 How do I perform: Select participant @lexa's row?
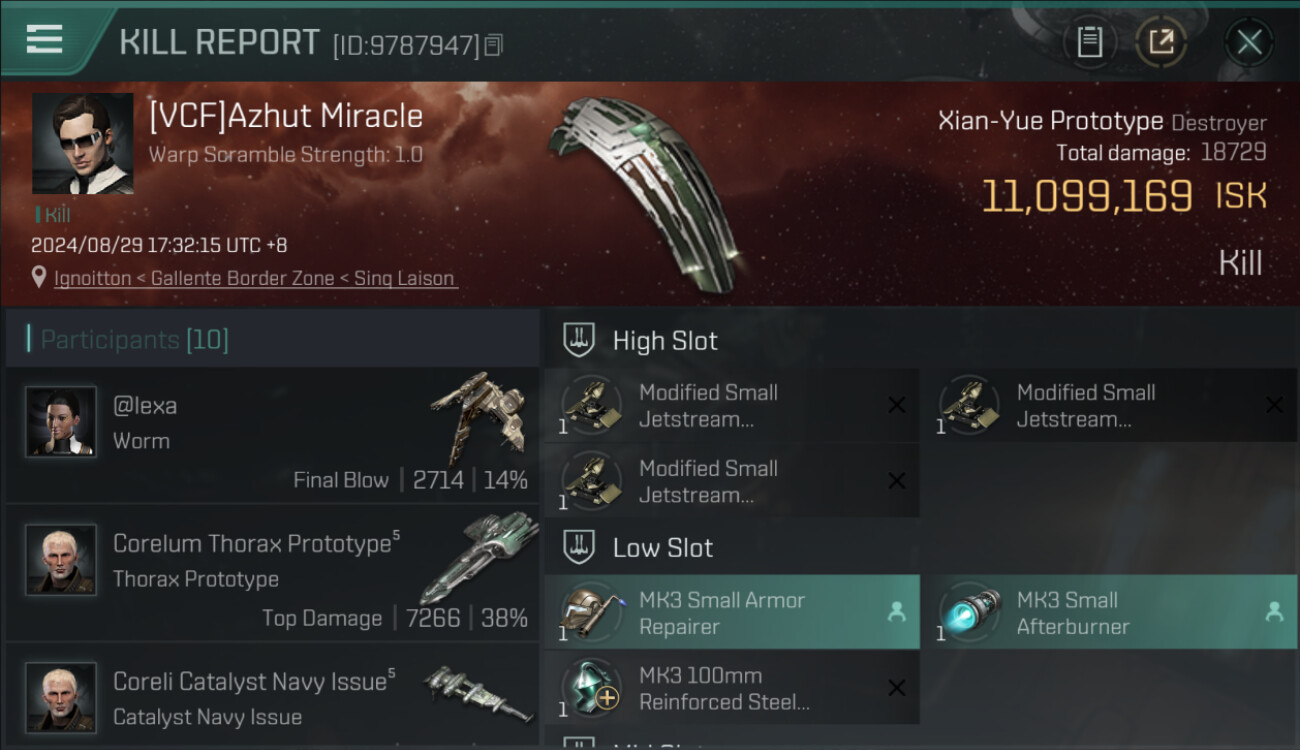272,435
